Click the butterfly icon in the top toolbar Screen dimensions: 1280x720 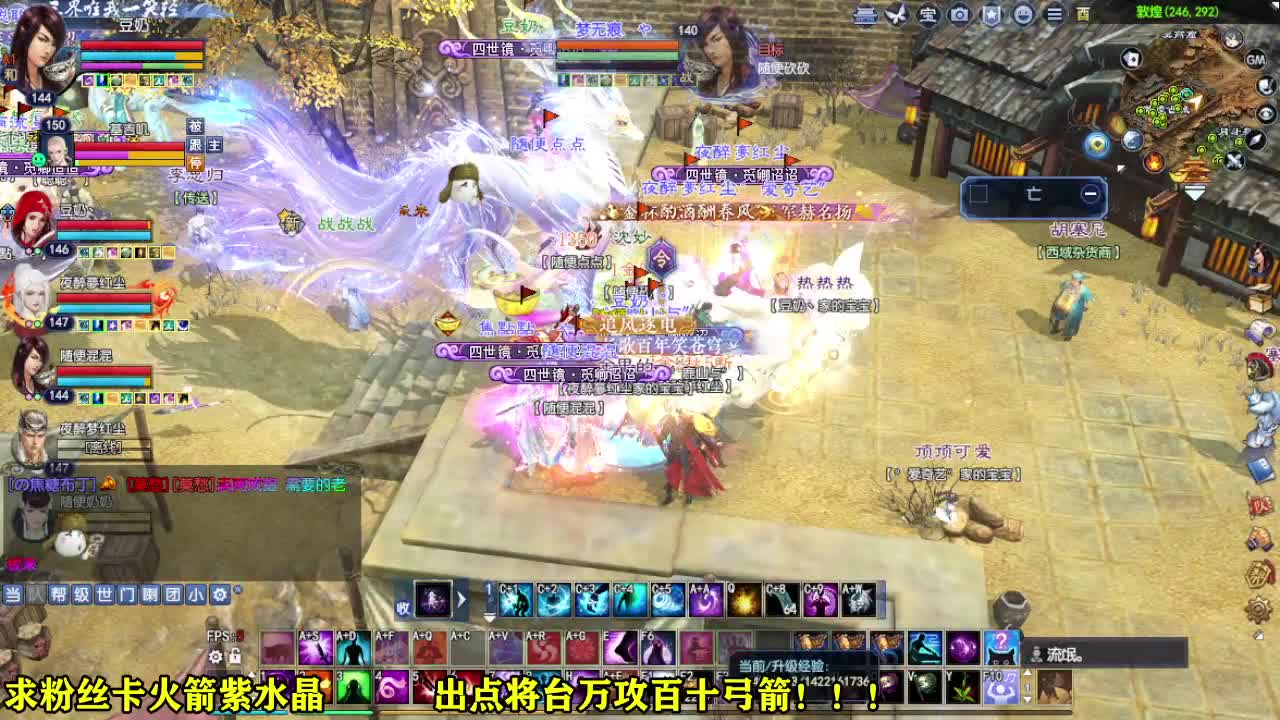click(896, 15)
